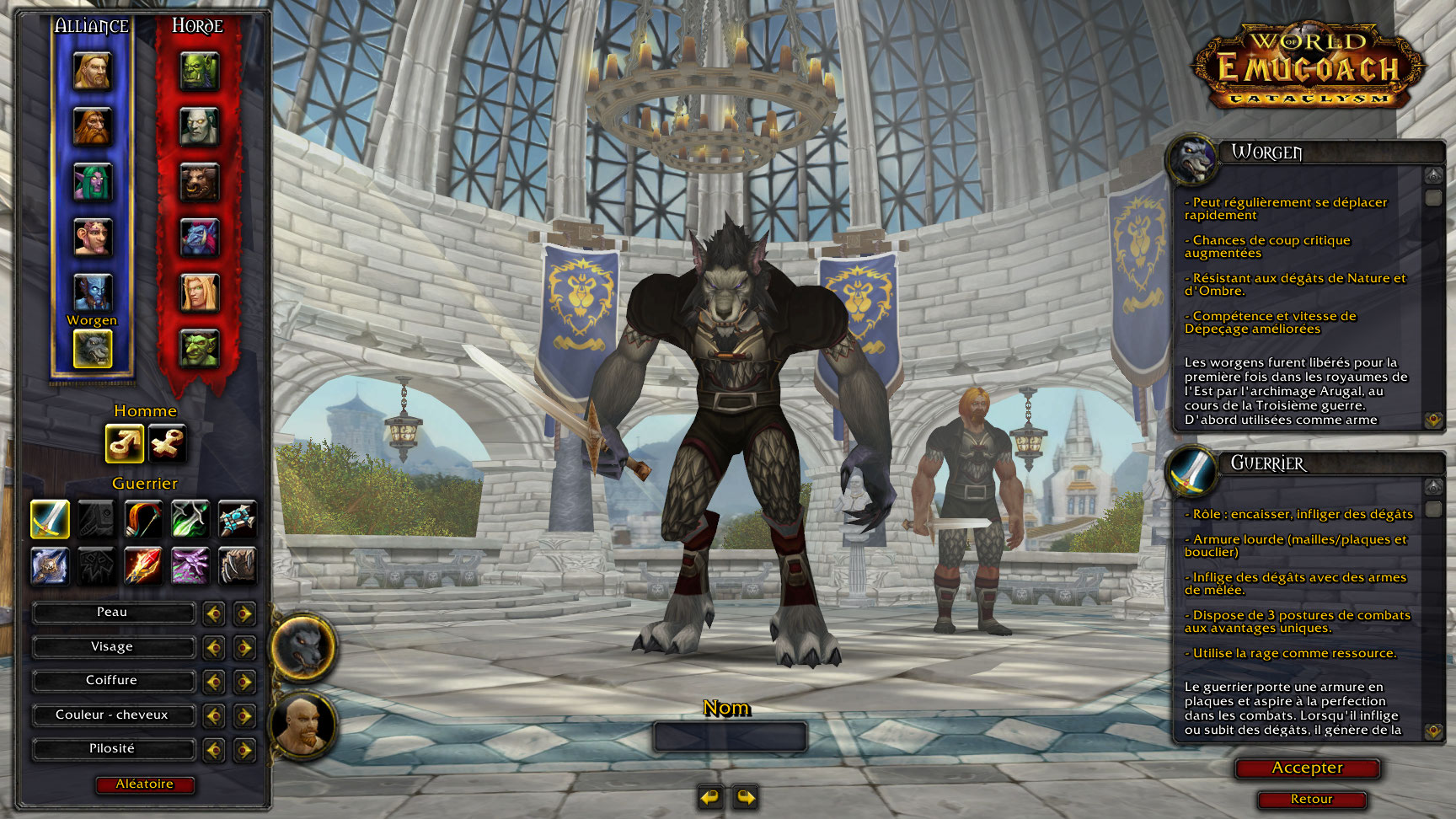
Task: Select the Hunter bow class icon
Action: (143, 519)
